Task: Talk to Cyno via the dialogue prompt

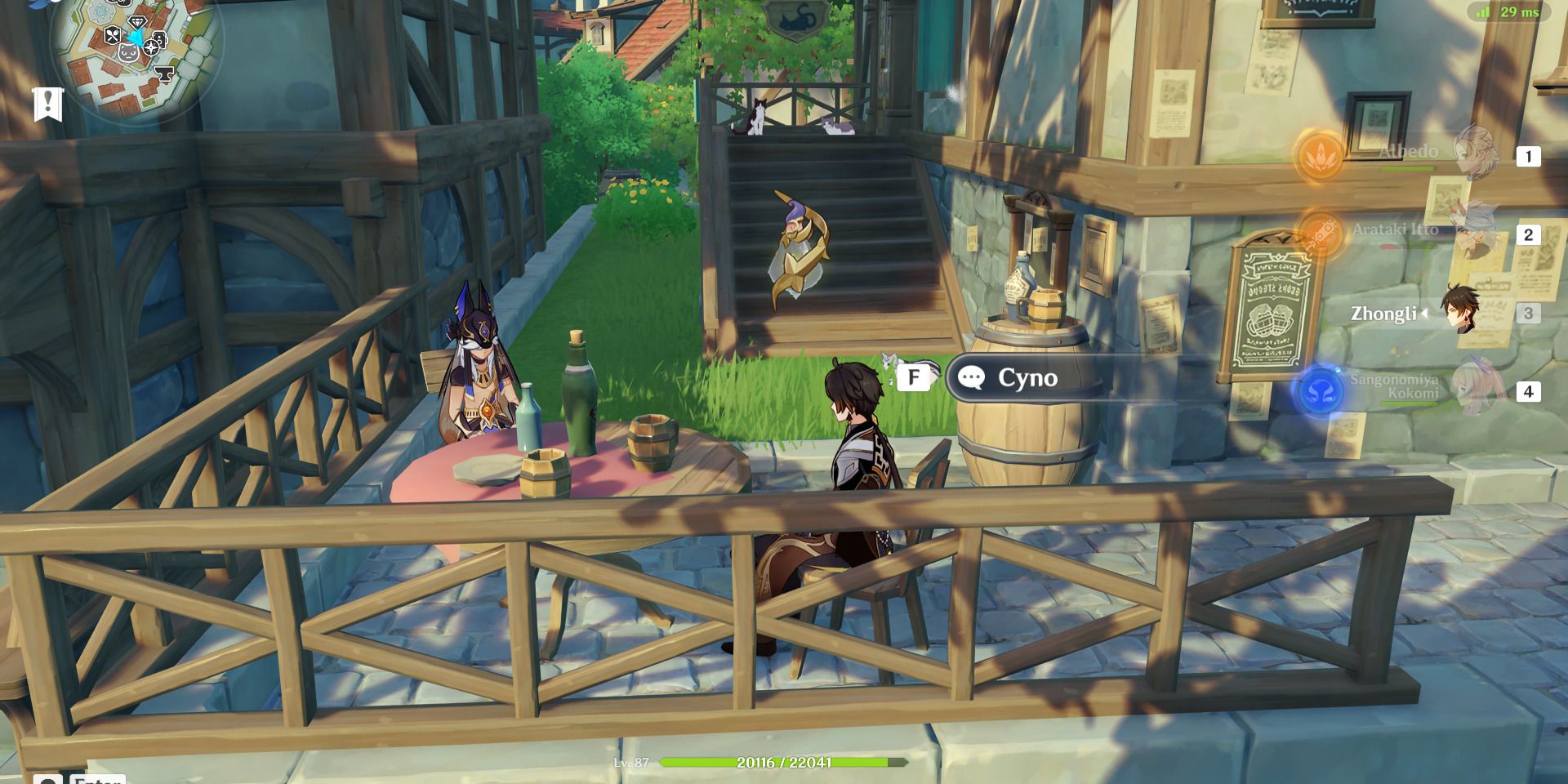Action: (x=1027, y=377)
